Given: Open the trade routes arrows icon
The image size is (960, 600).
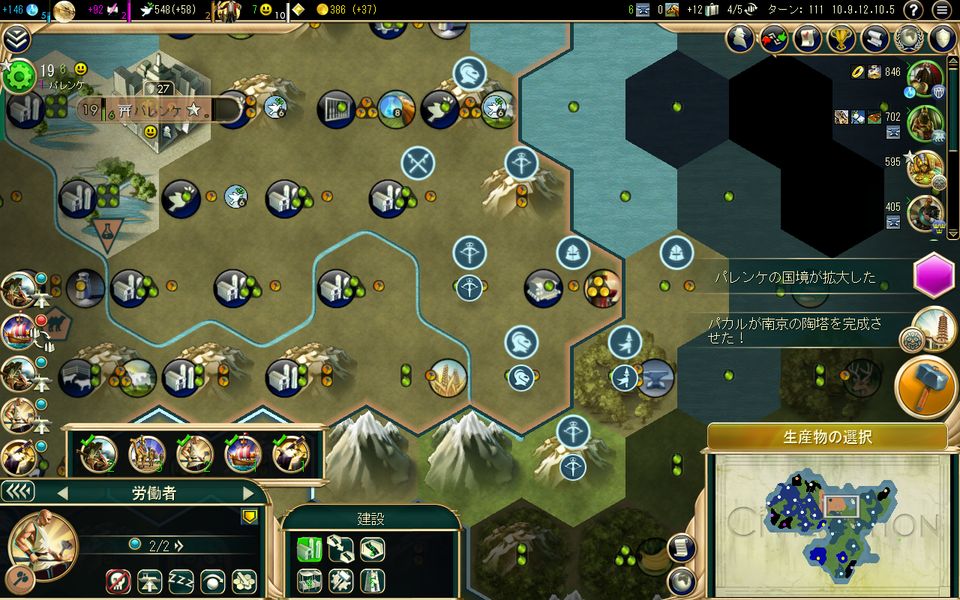Looking at the screenshot, I should click(773, 39).
